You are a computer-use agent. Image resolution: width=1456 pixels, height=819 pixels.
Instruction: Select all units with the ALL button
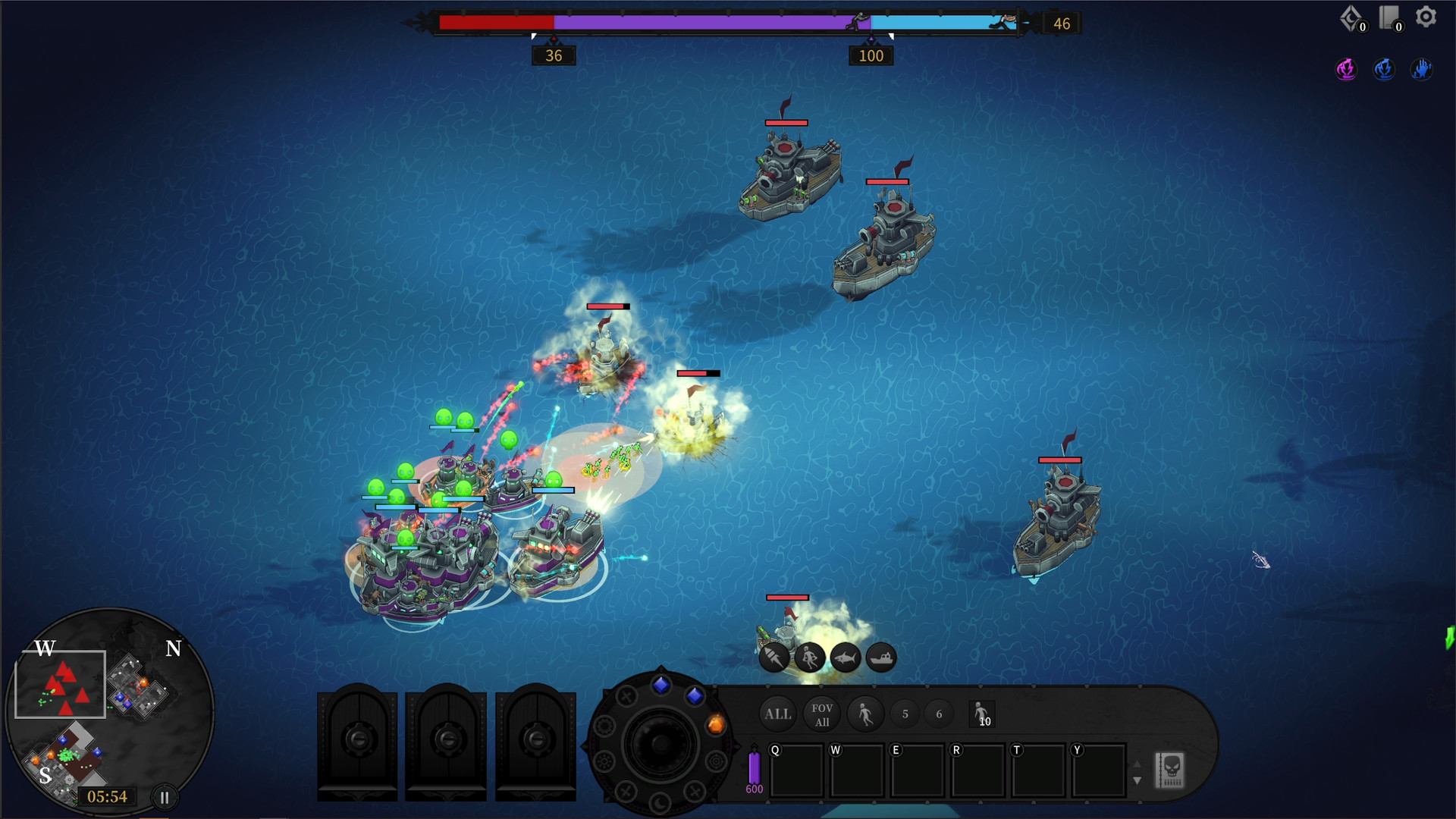point(777,714)
